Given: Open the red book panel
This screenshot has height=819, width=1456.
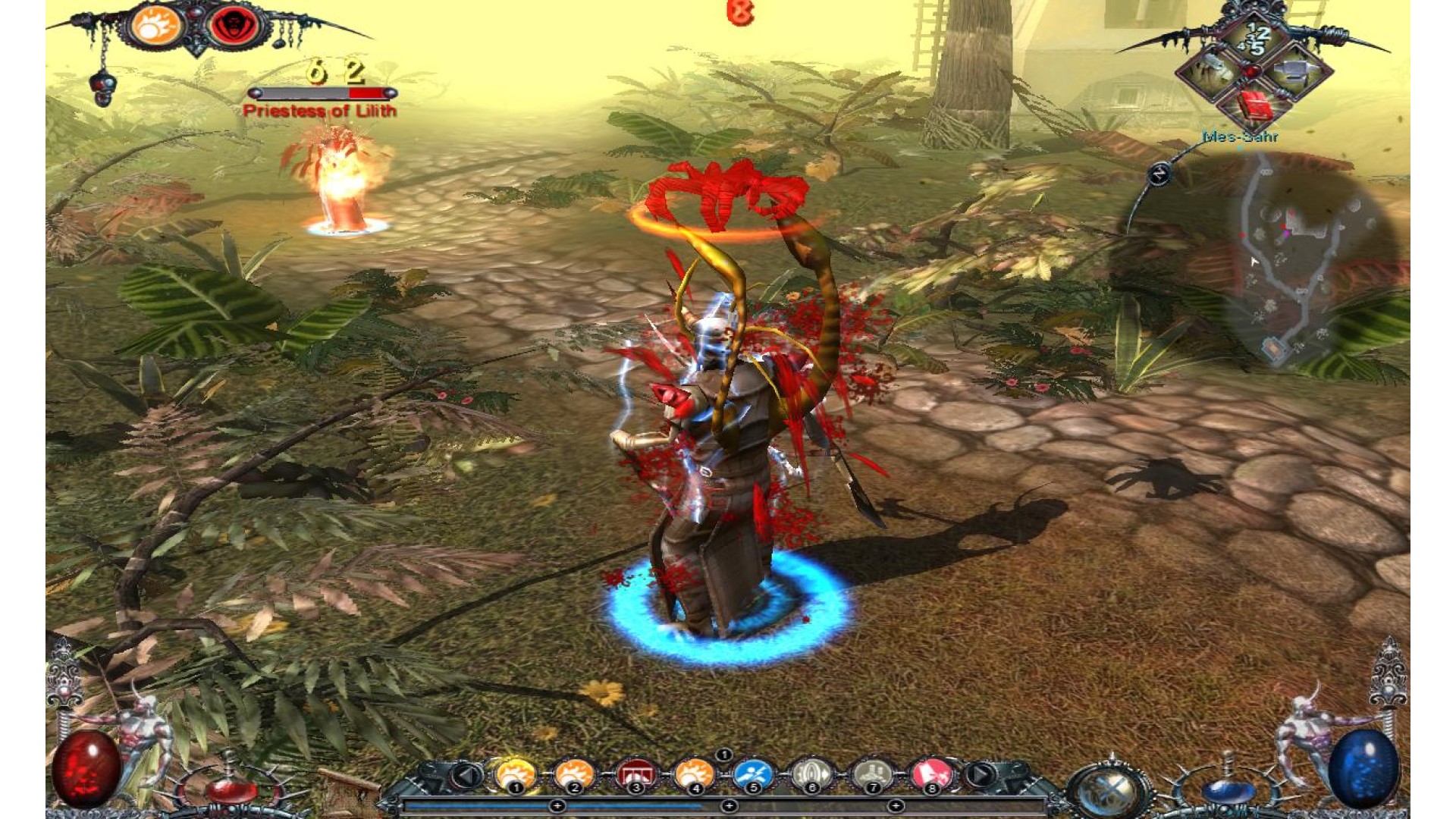Looking at the screenshot, I should click(x=1256, y=107).
